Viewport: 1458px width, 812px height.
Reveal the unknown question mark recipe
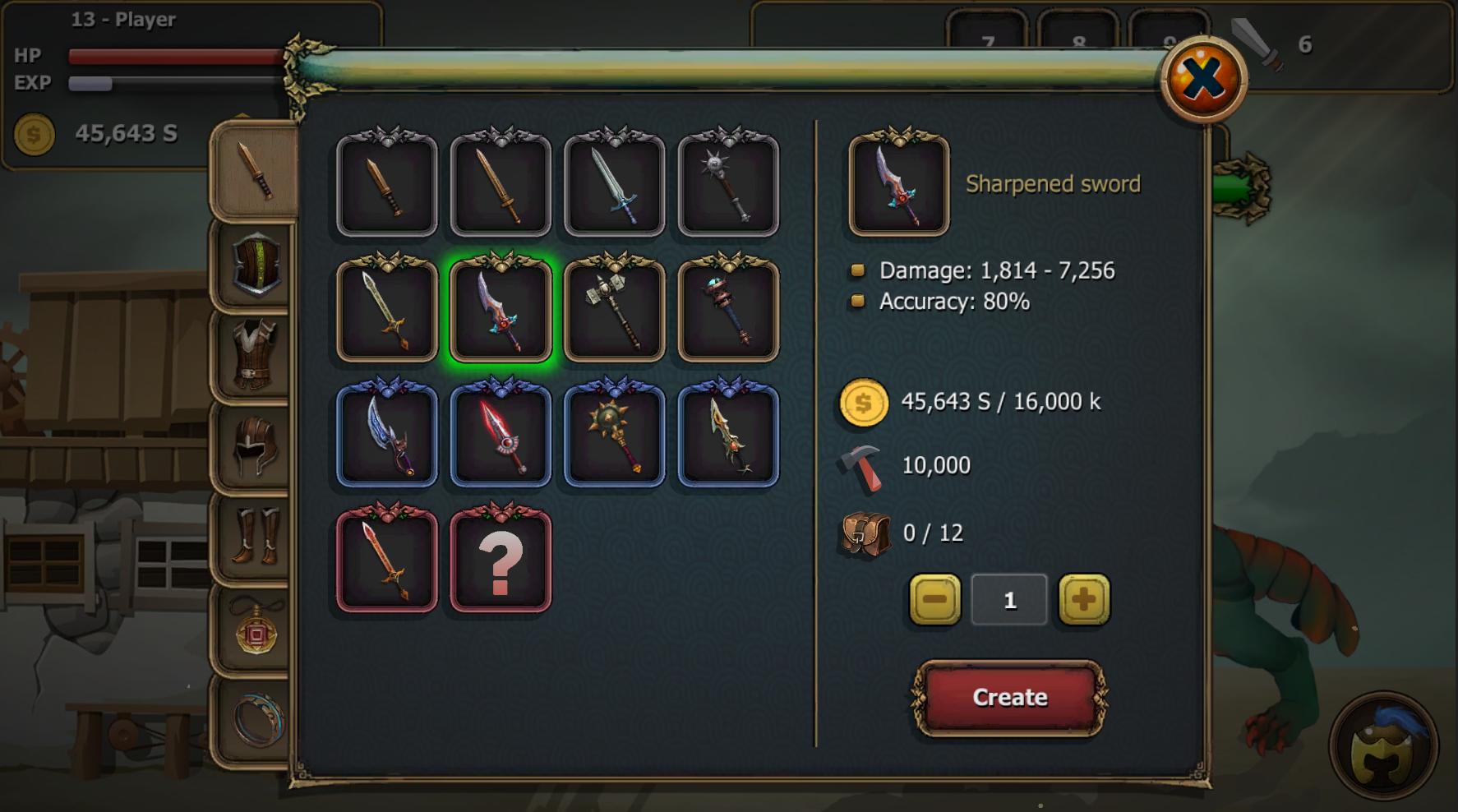tap(498, 563)
